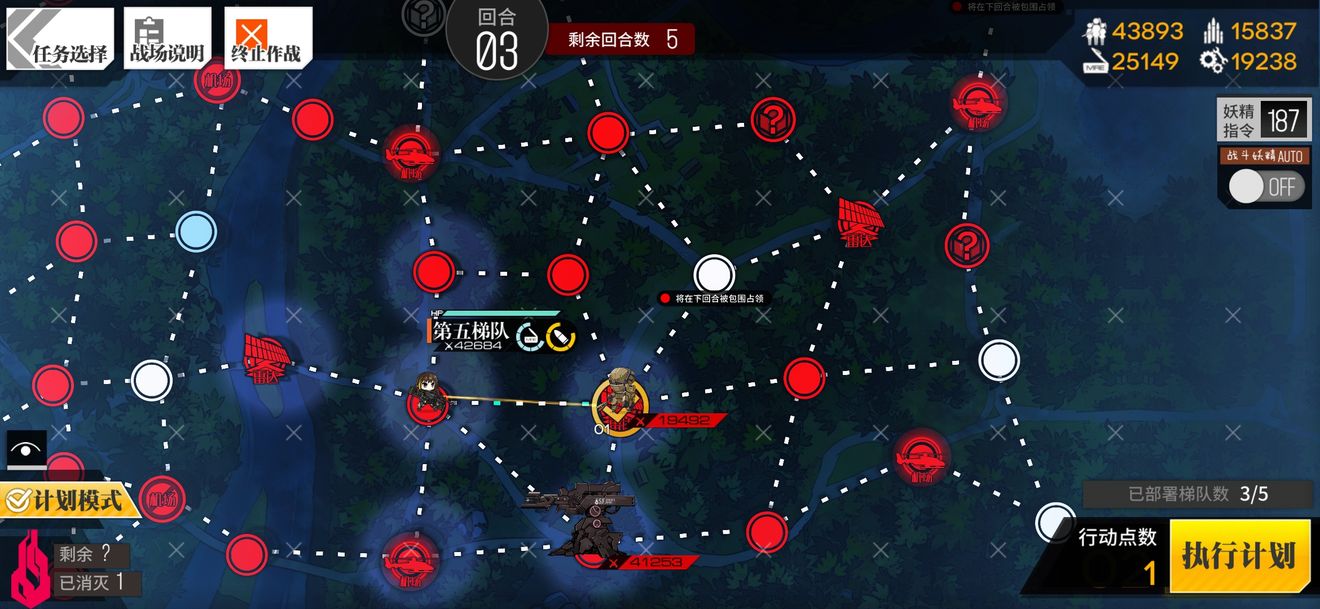Toggle planning mode (计划模式)
This screenshot has height=609, width=1320.
point(68,498)
